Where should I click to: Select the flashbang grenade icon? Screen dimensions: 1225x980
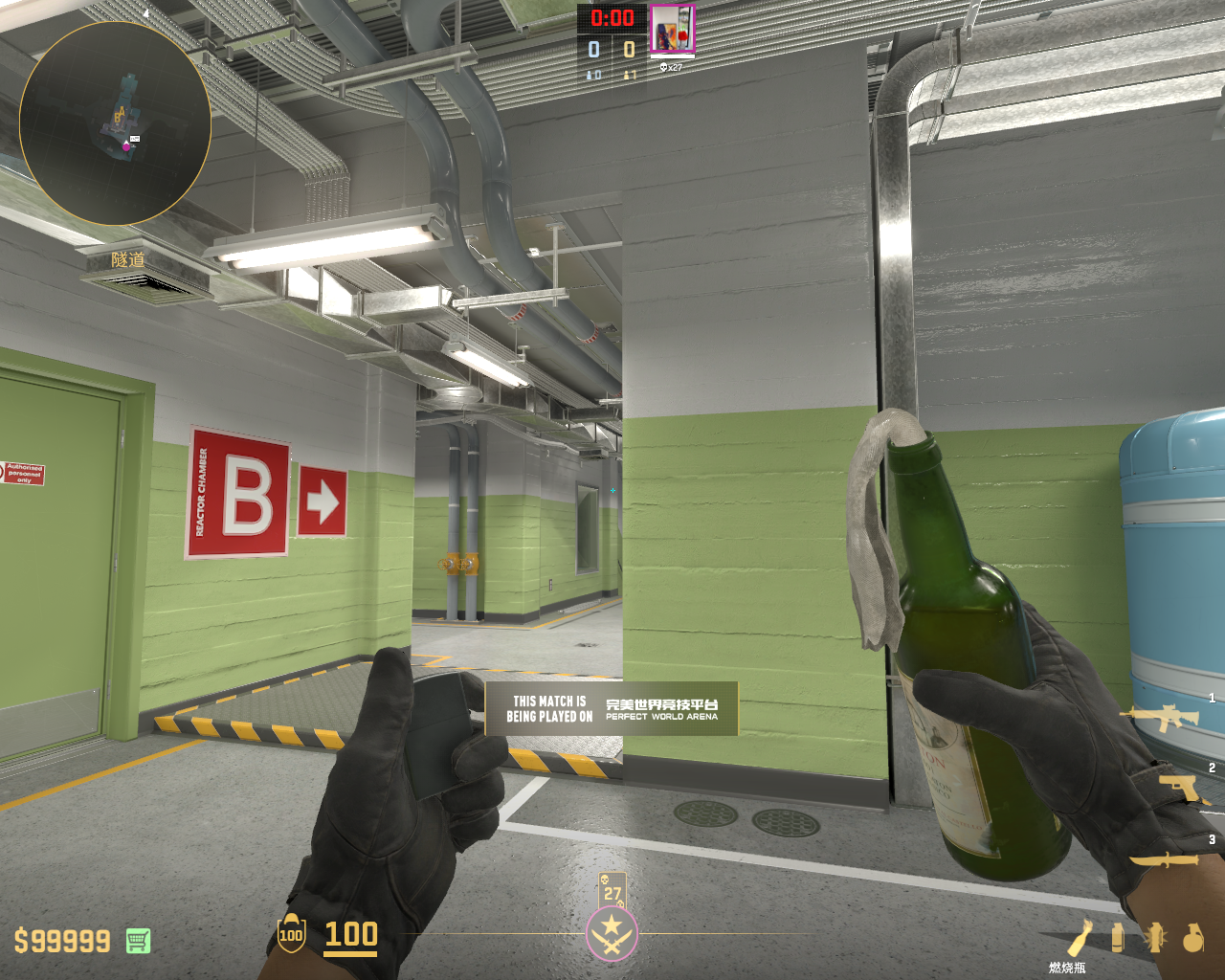[1154, 937]
